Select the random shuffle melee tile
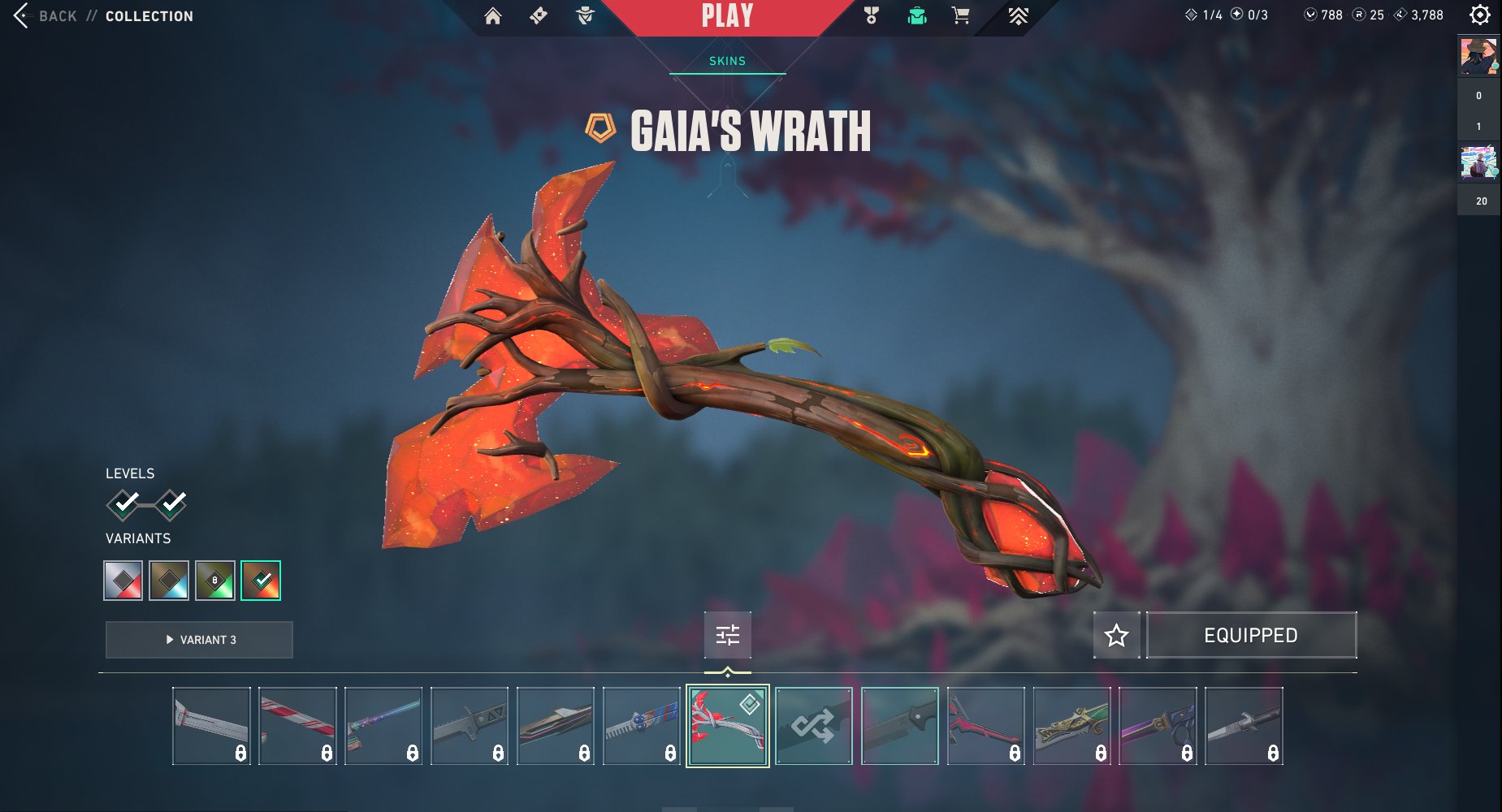Screen dimensions: 1502x812 [814, 726]
